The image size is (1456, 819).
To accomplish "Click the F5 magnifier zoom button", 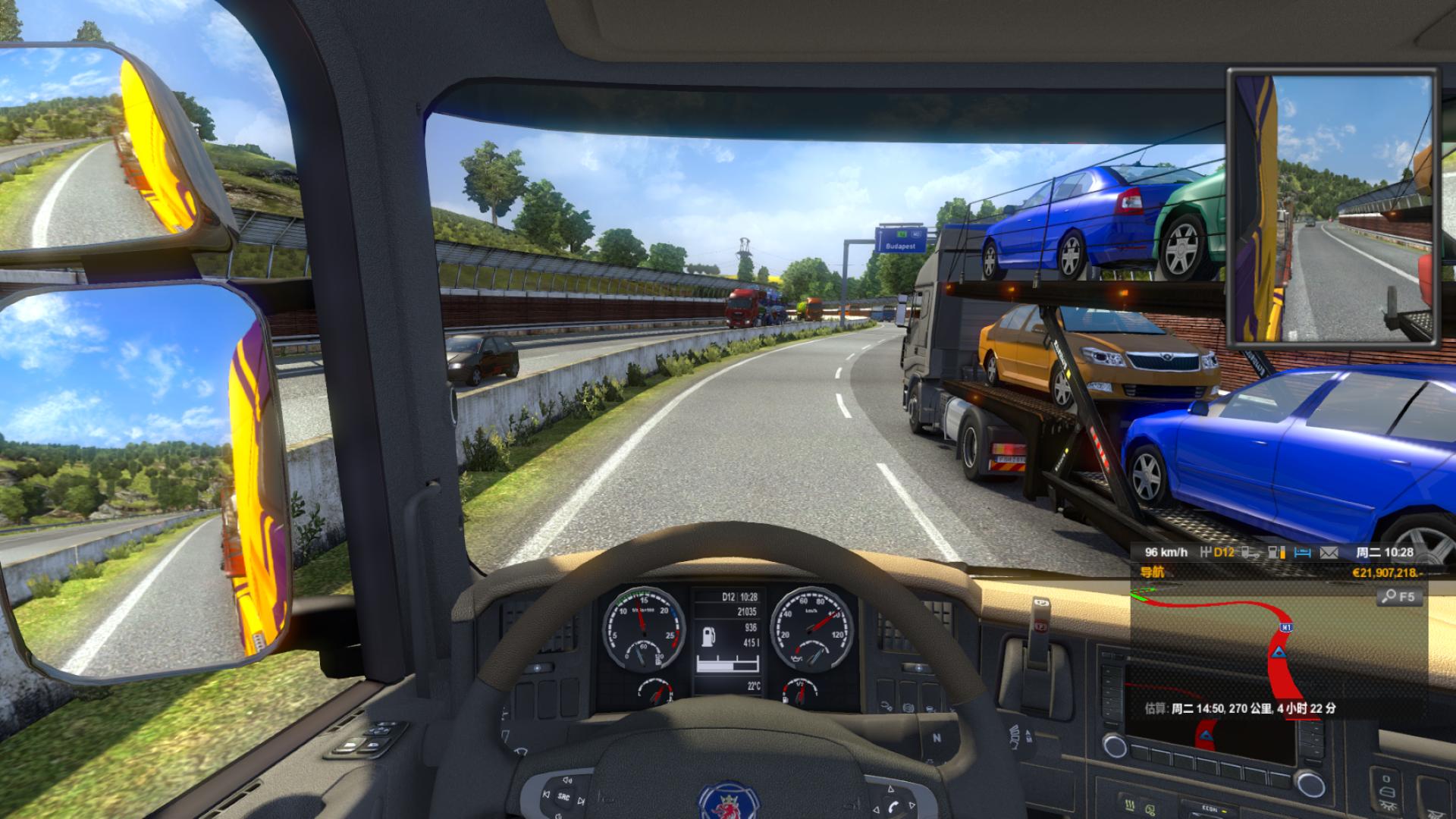I will 1398,597.
